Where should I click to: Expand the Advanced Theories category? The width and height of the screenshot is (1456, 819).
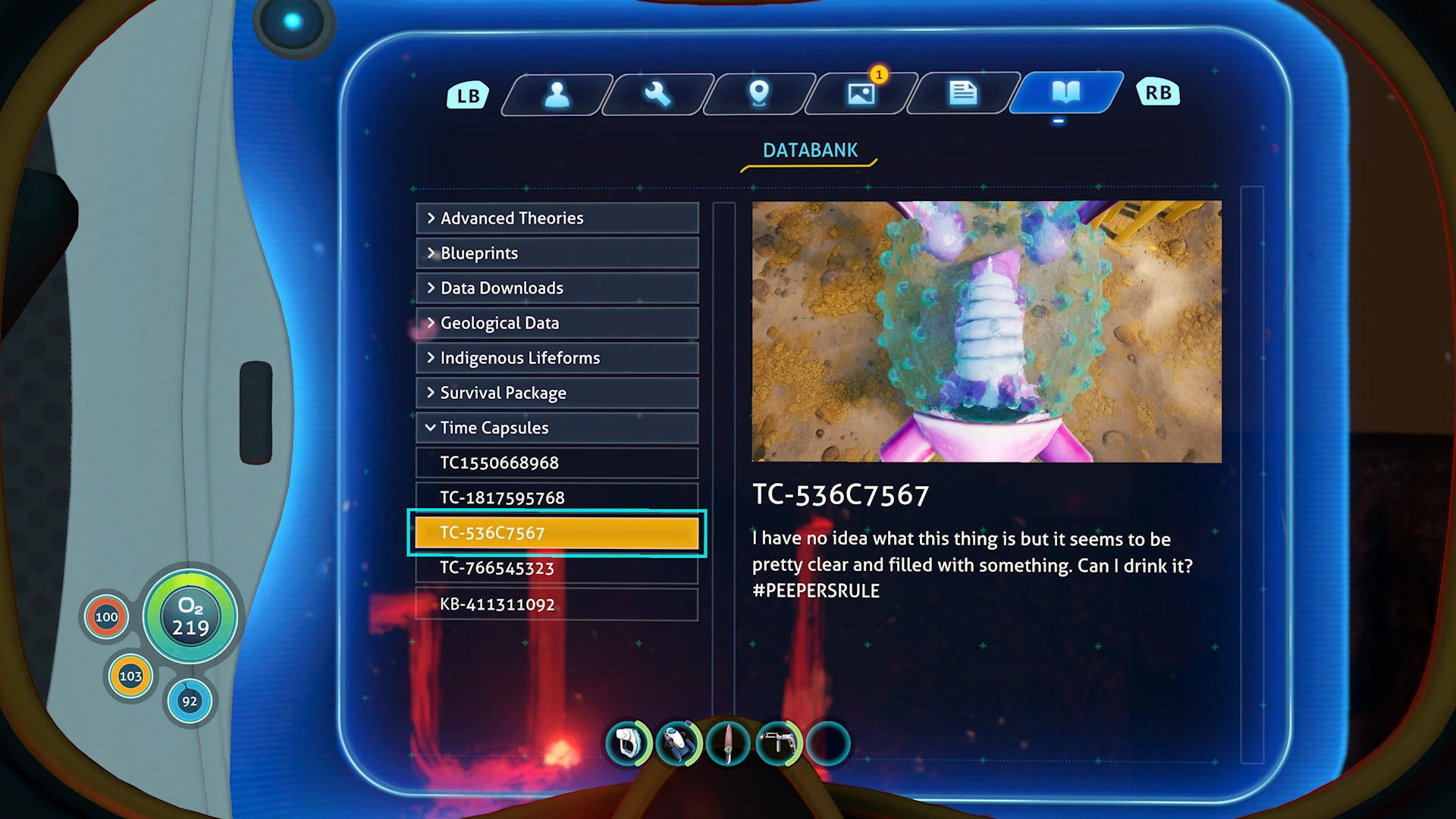557,218
